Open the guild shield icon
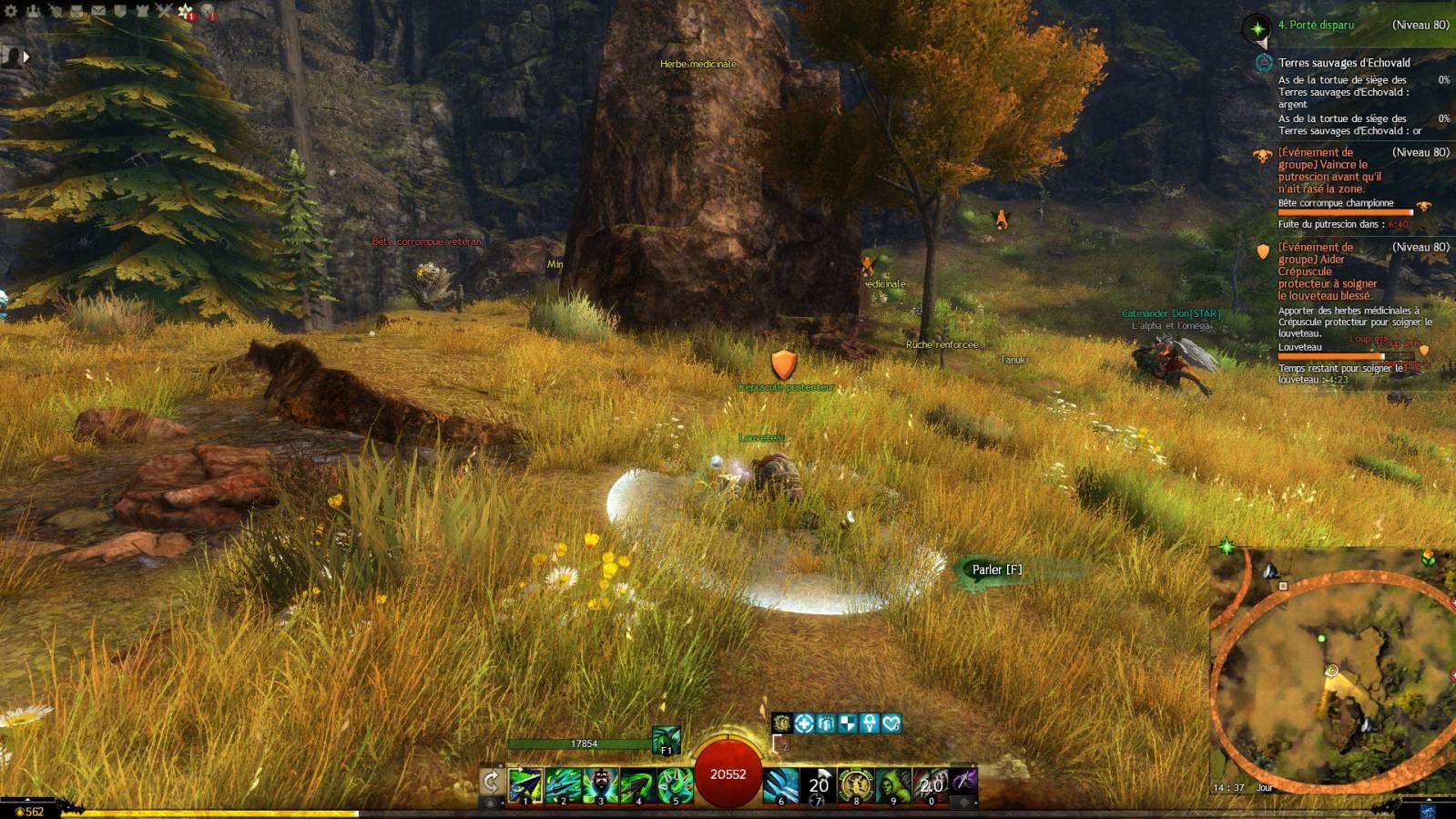 pos(120,11)
